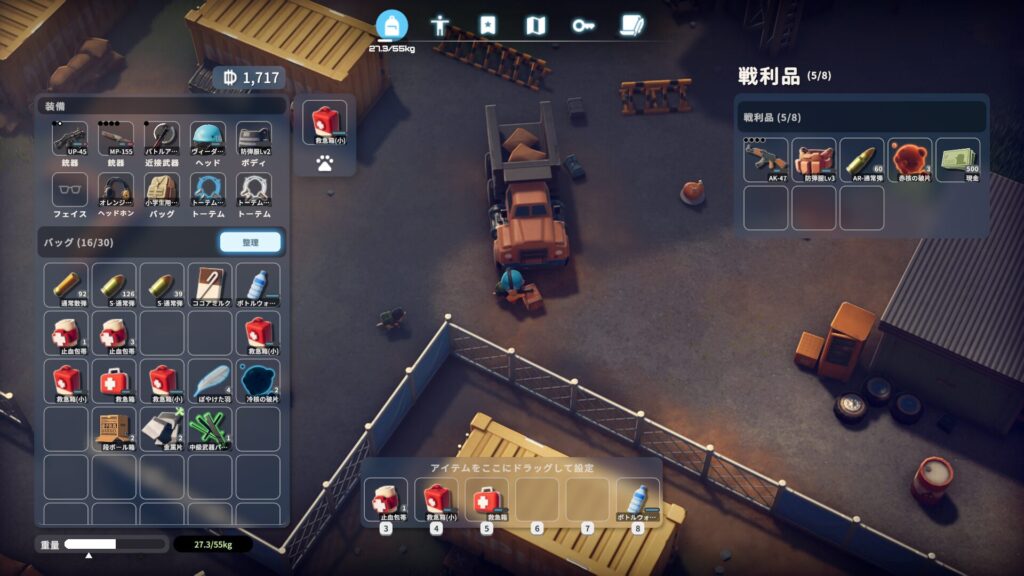Sort the bag with the 整理 button
The width and height of the screenshot is (1024, 576).
point(250,242)
